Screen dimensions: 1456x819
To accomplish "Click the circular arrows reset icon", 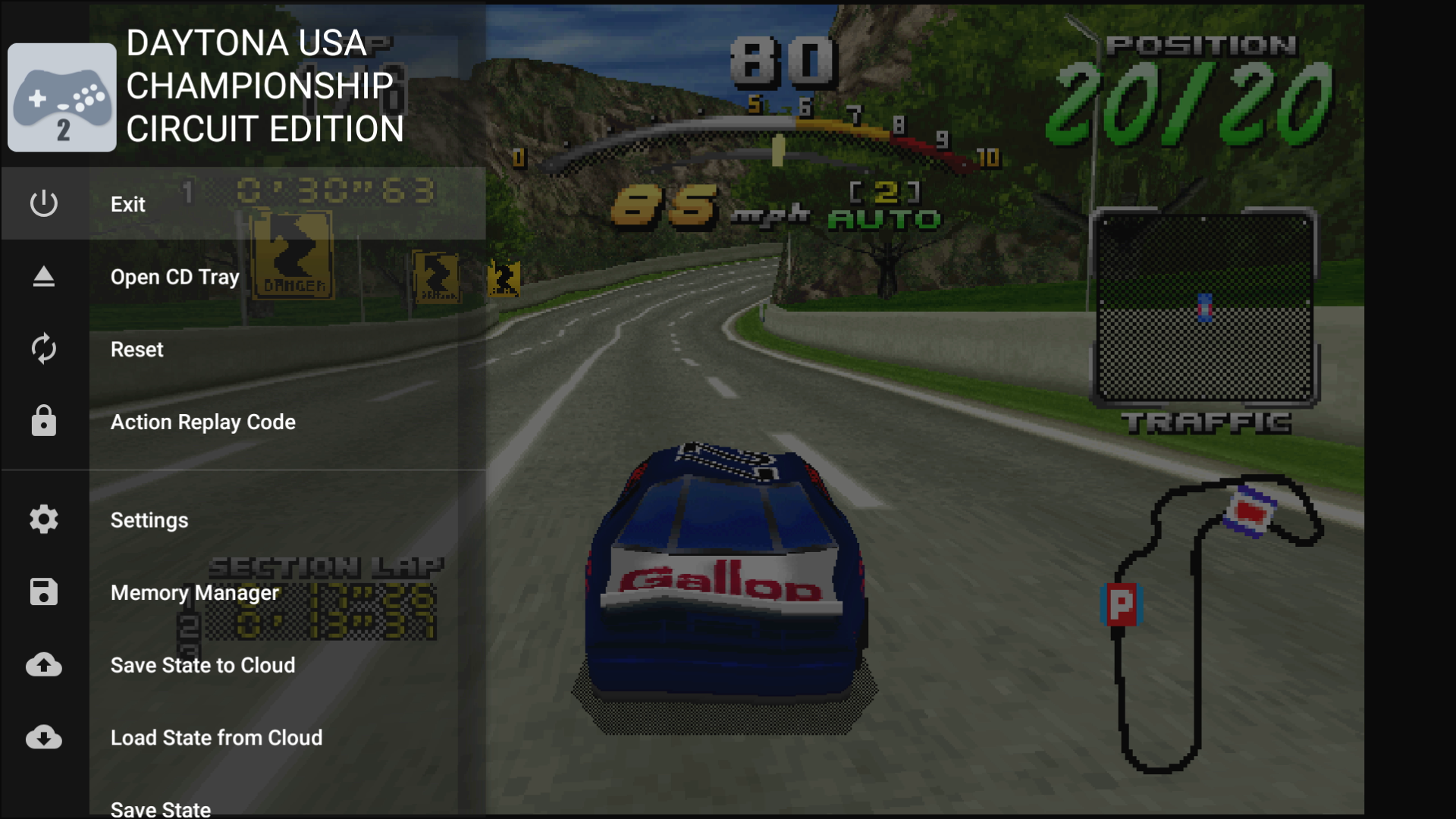I will (x=44, y=349).
